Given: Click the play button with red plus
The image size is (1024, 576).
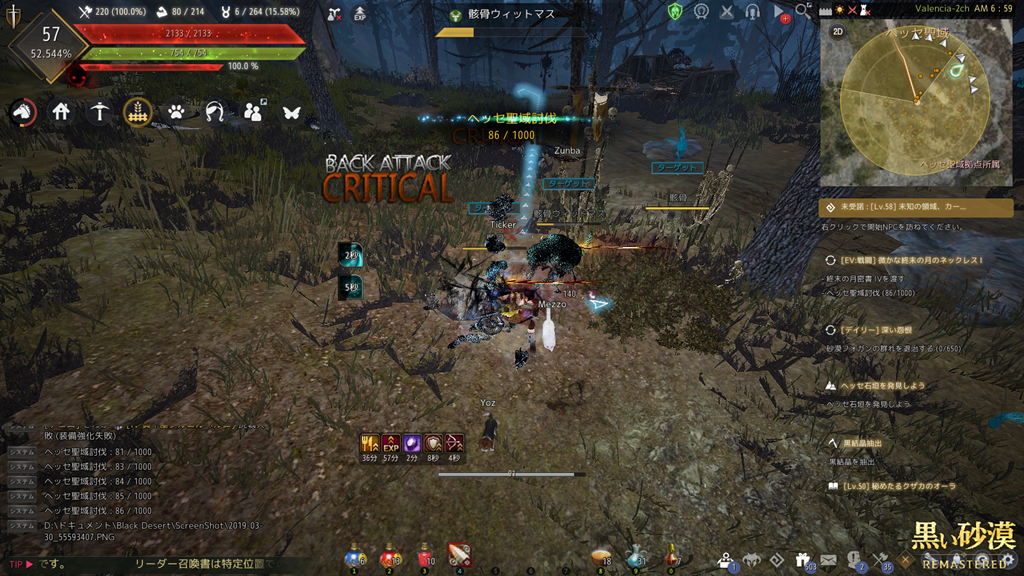Looking at the screenshot, I should point(780,12).
